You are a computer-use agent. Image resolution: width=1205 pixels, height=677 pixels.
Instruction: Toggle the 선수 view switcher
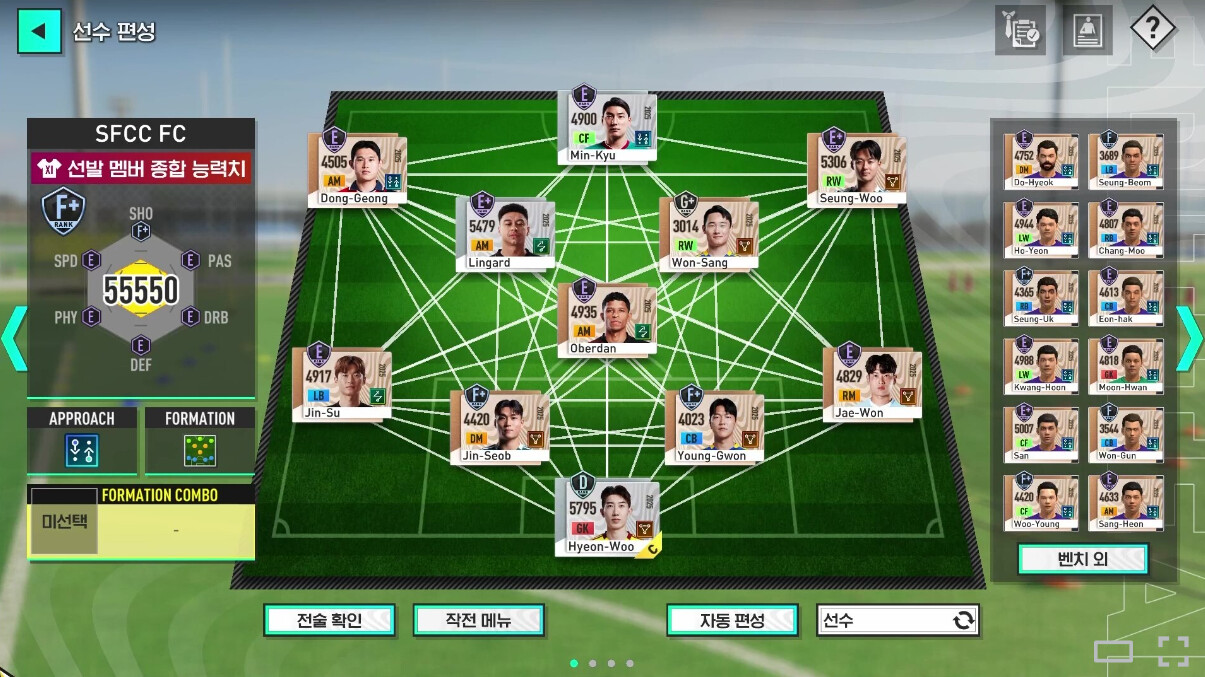click(897, 620)
